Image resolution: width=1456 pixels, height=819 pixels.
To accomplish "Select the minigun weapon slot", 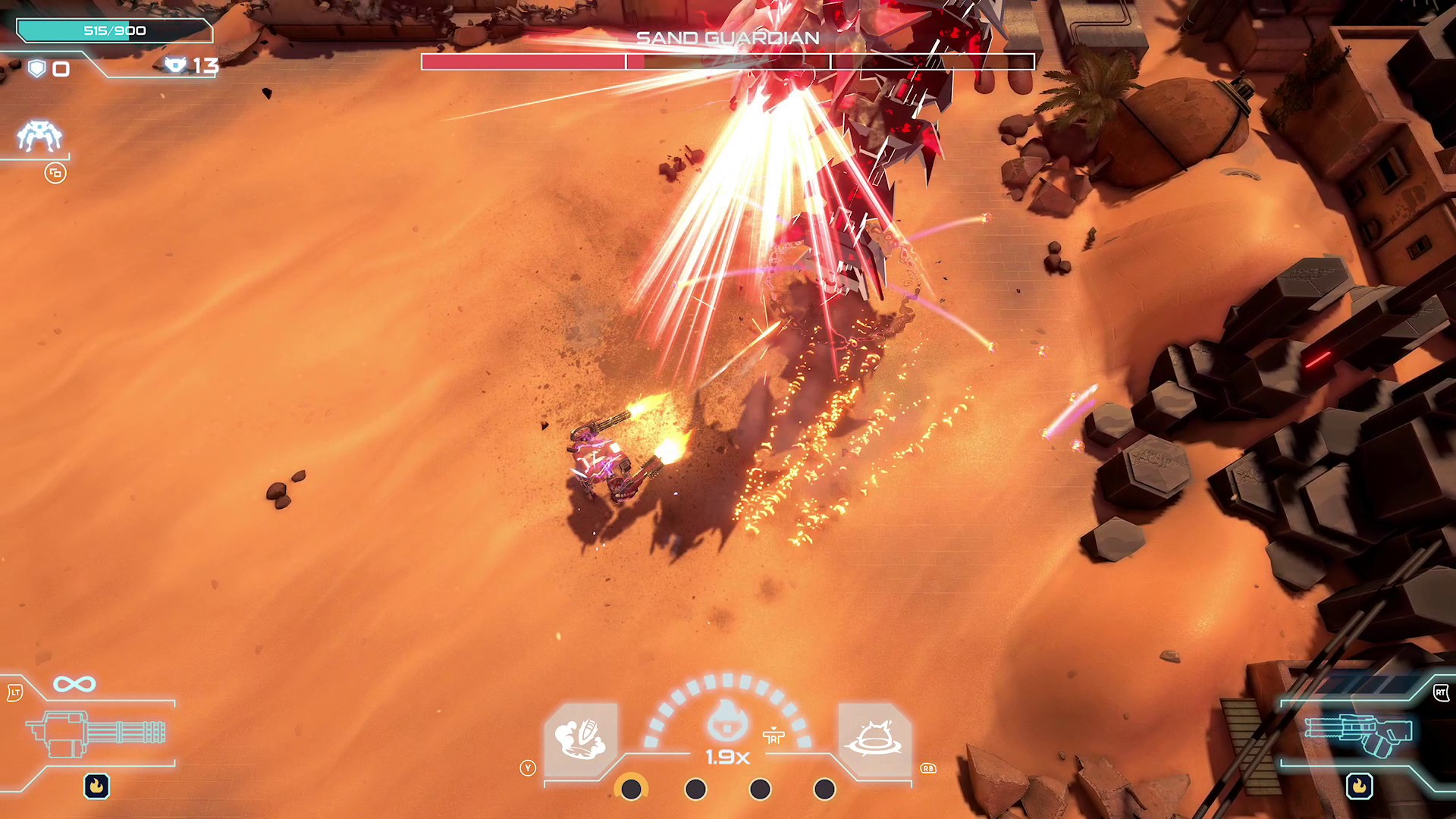I will click(x=96, y=733).
